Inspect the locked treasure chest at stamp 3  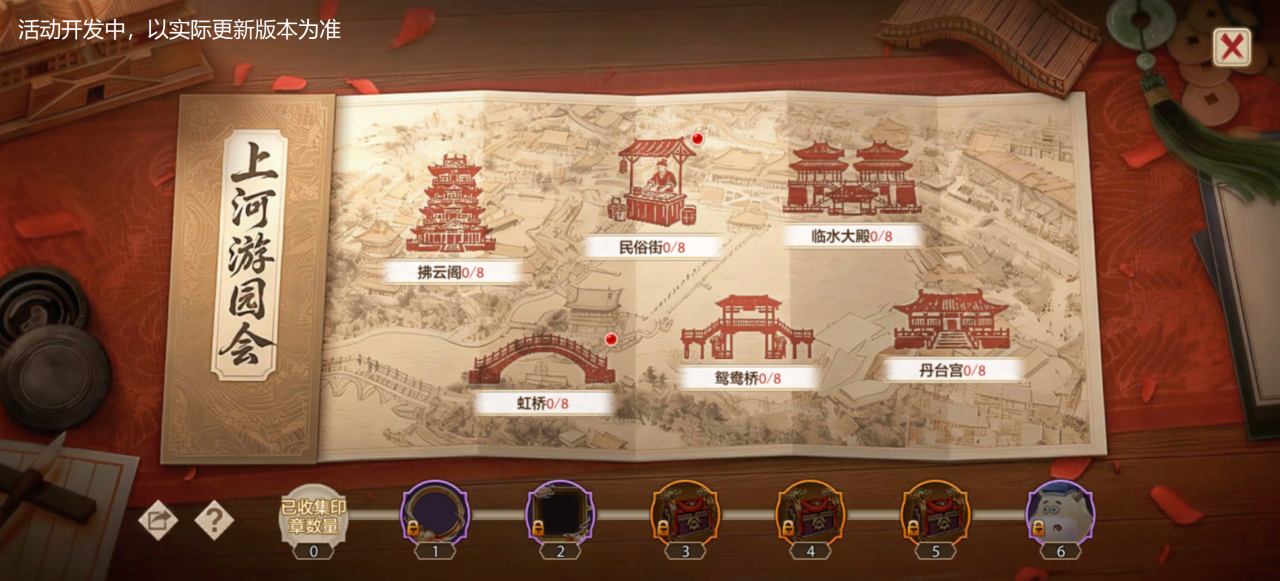pyautogui.click(x=685, y=513)
